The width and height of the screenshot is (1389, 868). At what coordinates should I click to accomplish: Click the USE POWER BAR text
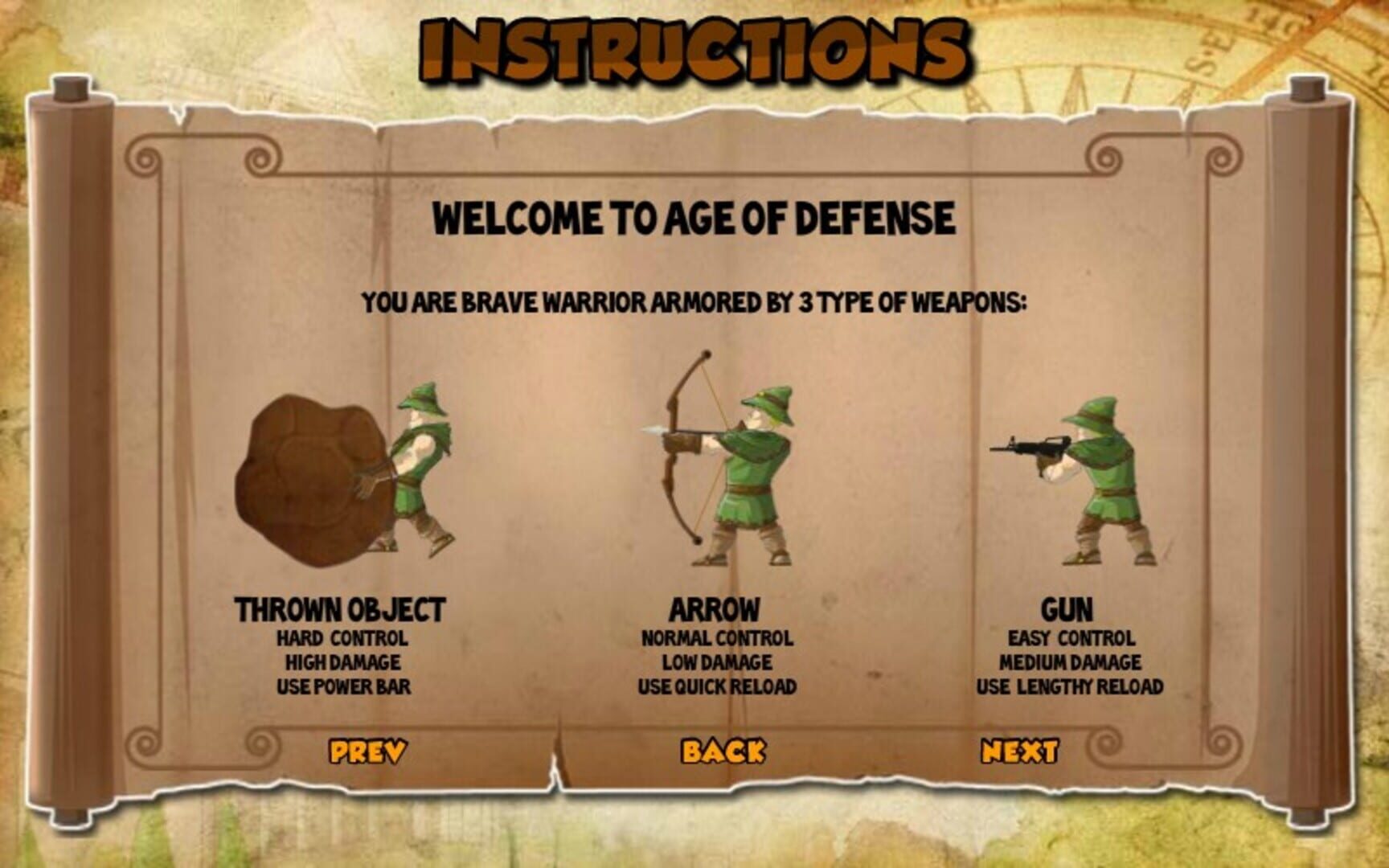344,687
